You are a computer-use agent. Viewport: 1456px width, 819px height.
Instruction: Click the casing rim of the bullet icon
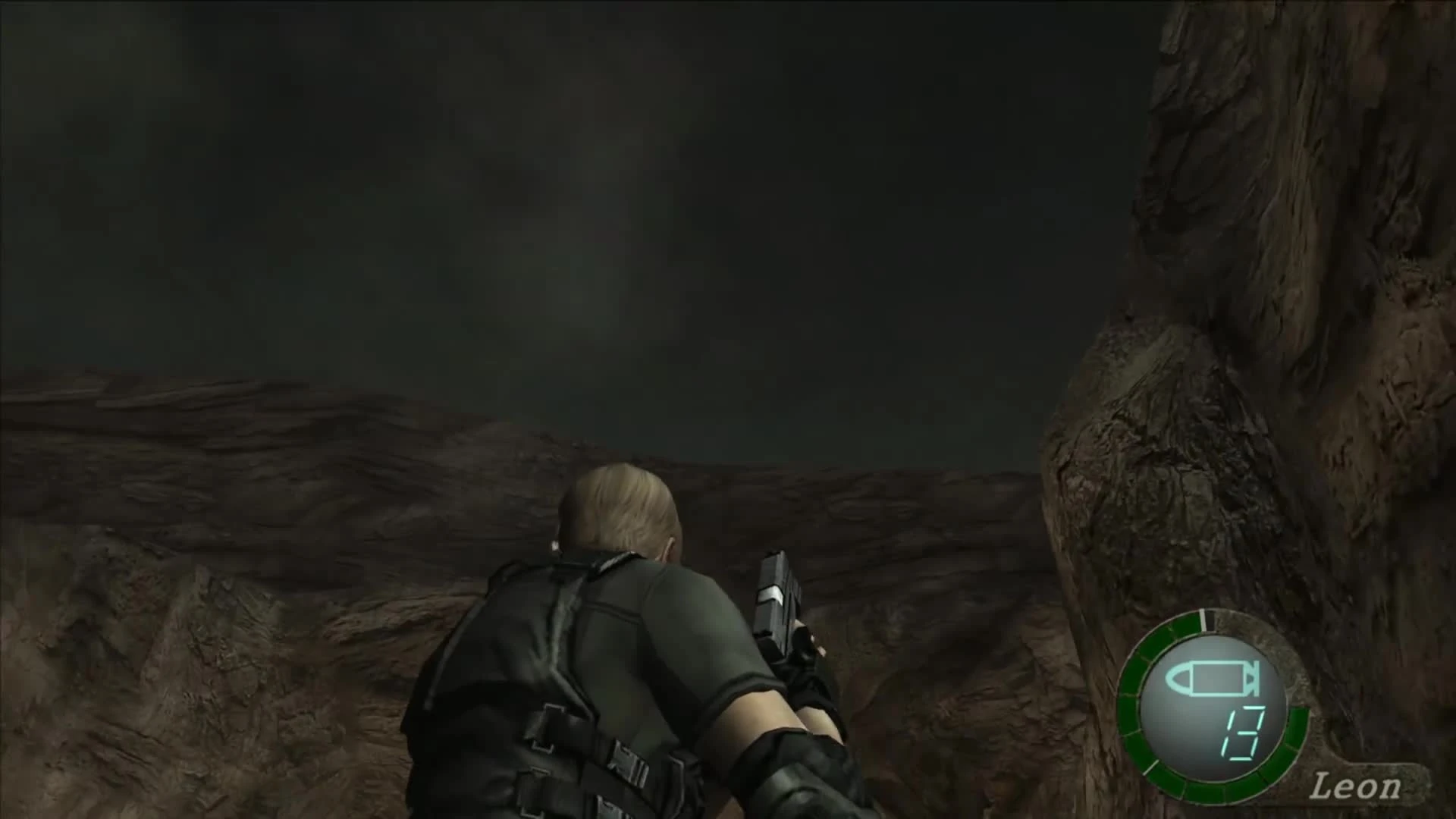click(x=1252, y=677)
